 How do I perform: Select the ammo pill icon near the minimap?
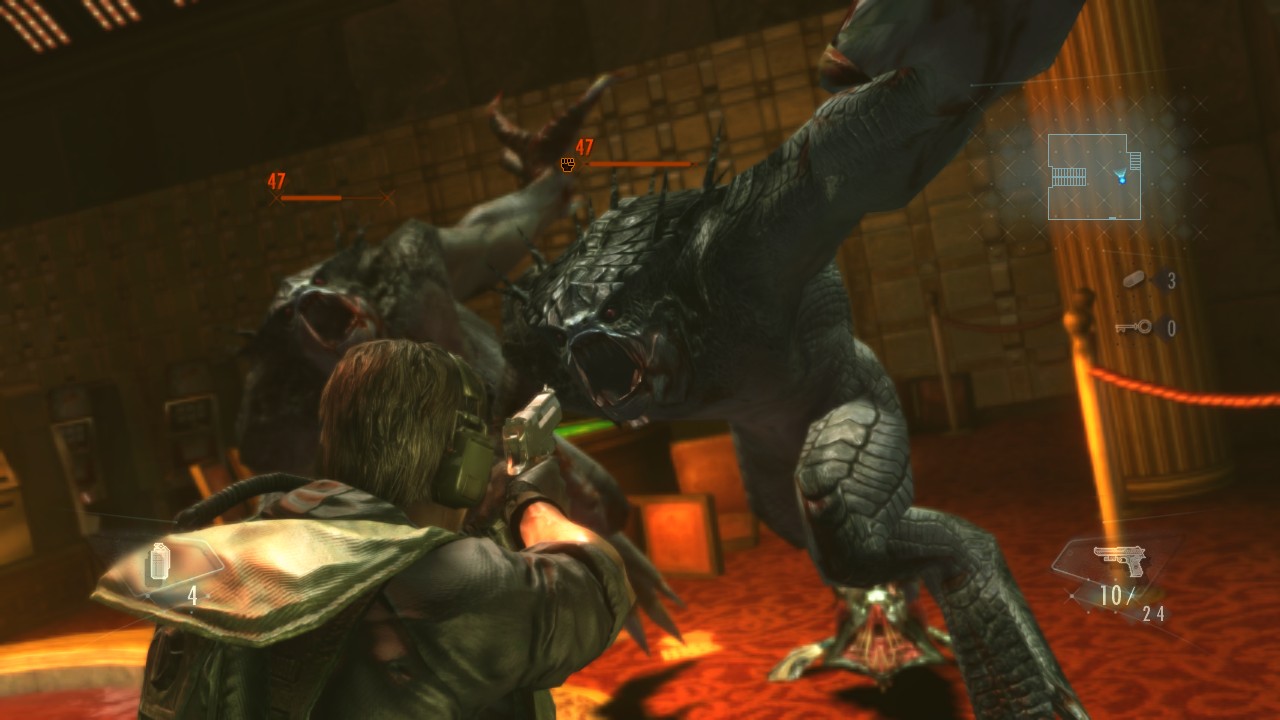1134,278
